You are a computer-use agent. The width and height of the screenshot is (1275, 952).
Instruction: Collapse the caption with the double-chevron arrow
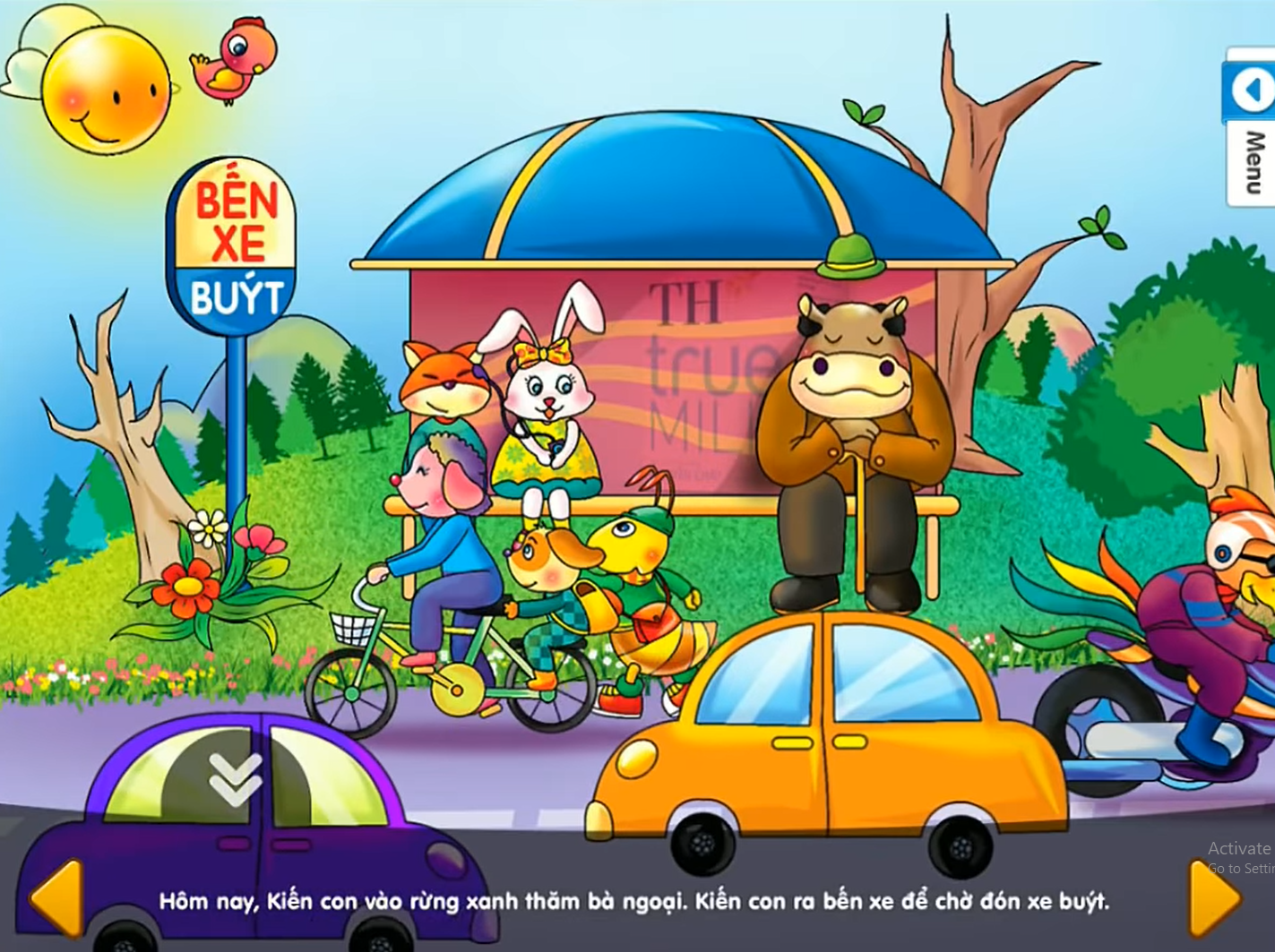[x=235, y=778]
